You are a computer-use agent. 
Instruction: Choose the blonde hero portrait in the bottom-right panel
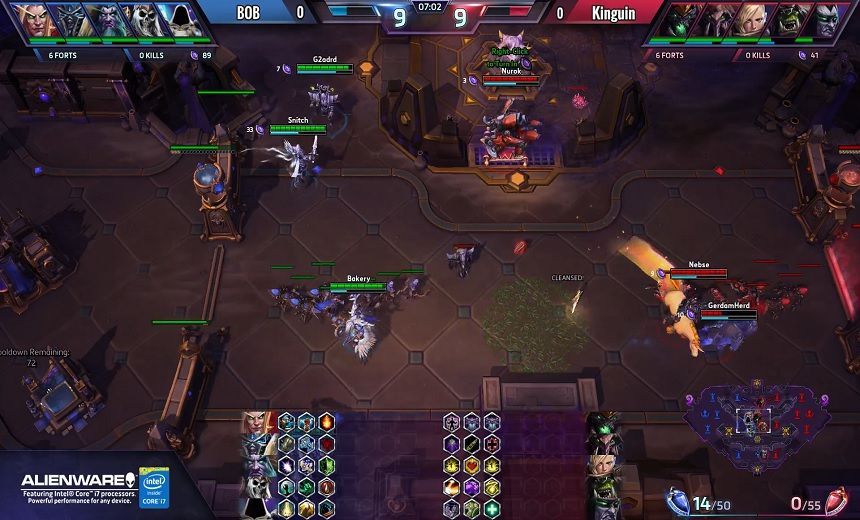point(602,465)
